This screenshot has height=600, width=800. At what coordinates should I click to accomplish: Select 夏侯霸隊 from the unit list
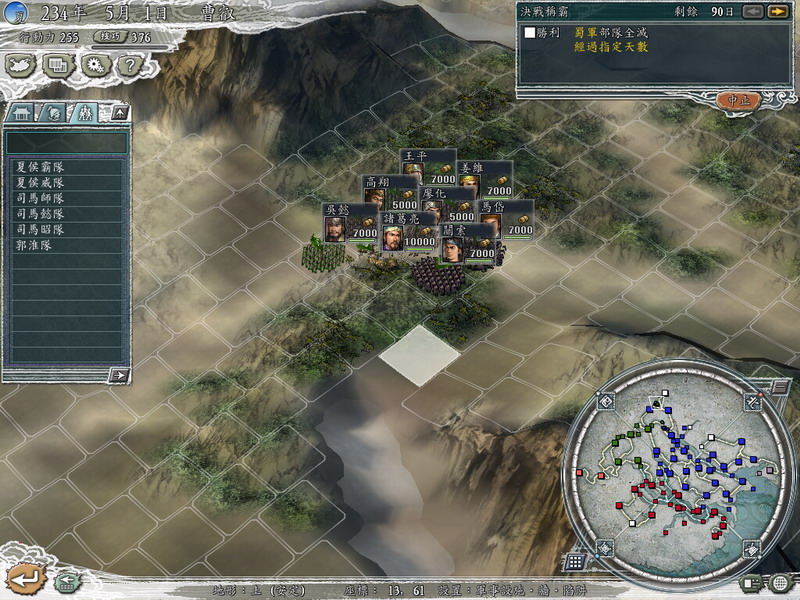(x=40, y=167)
